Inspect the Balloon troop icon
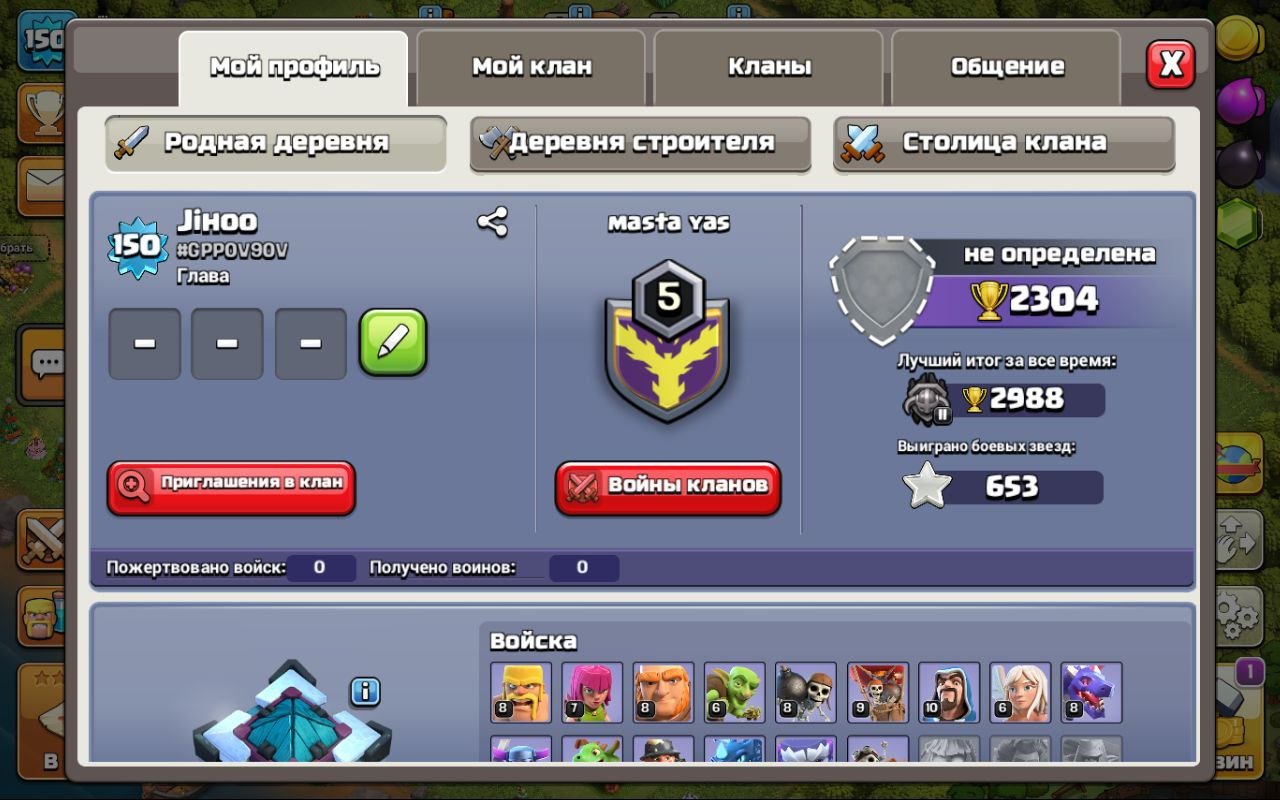The image size is (1280, 800). (x=880, y=690)
